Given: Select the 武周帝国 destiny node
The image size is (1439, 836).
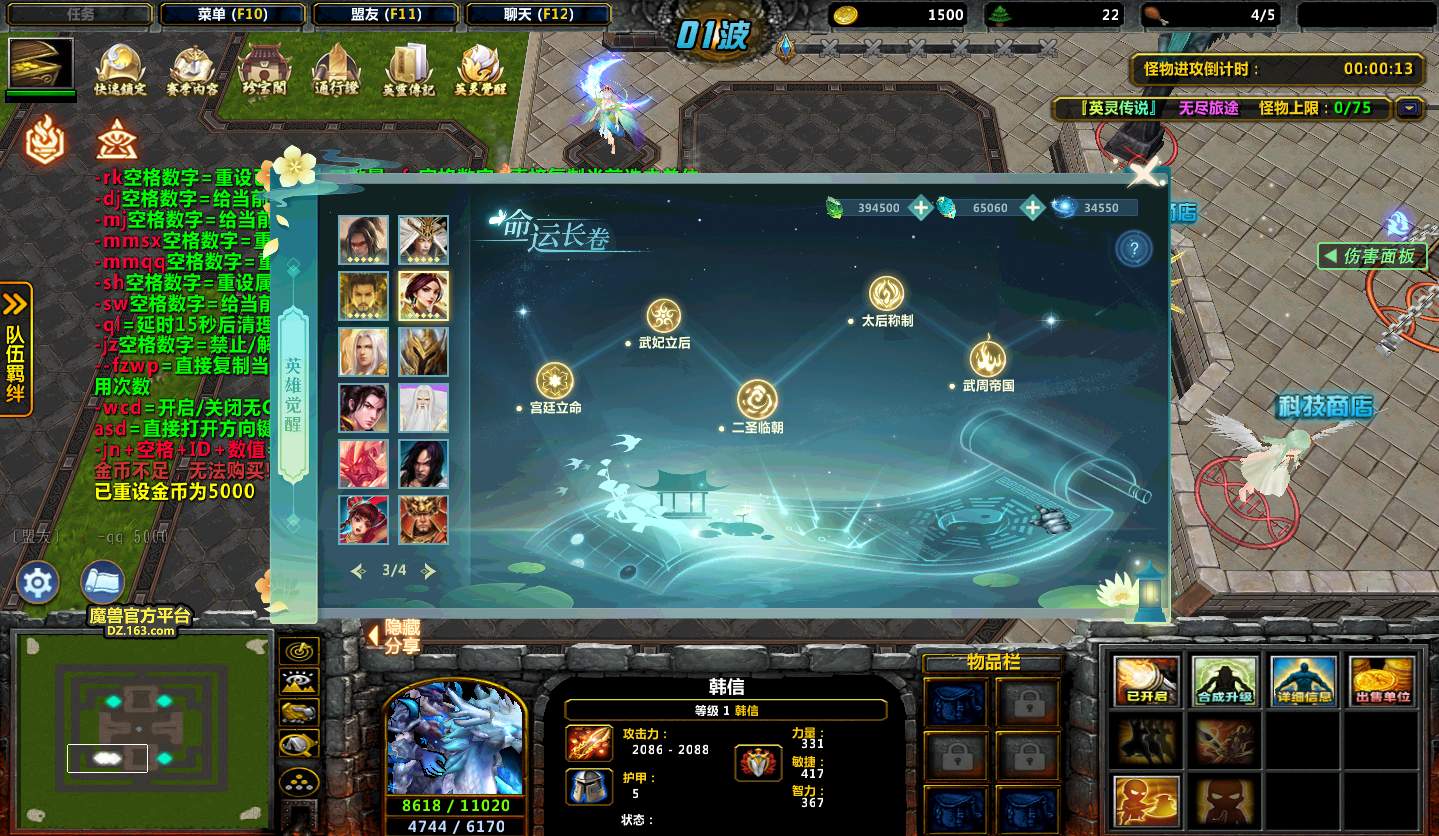Looking at the screenshot, I should click(988, 359).
